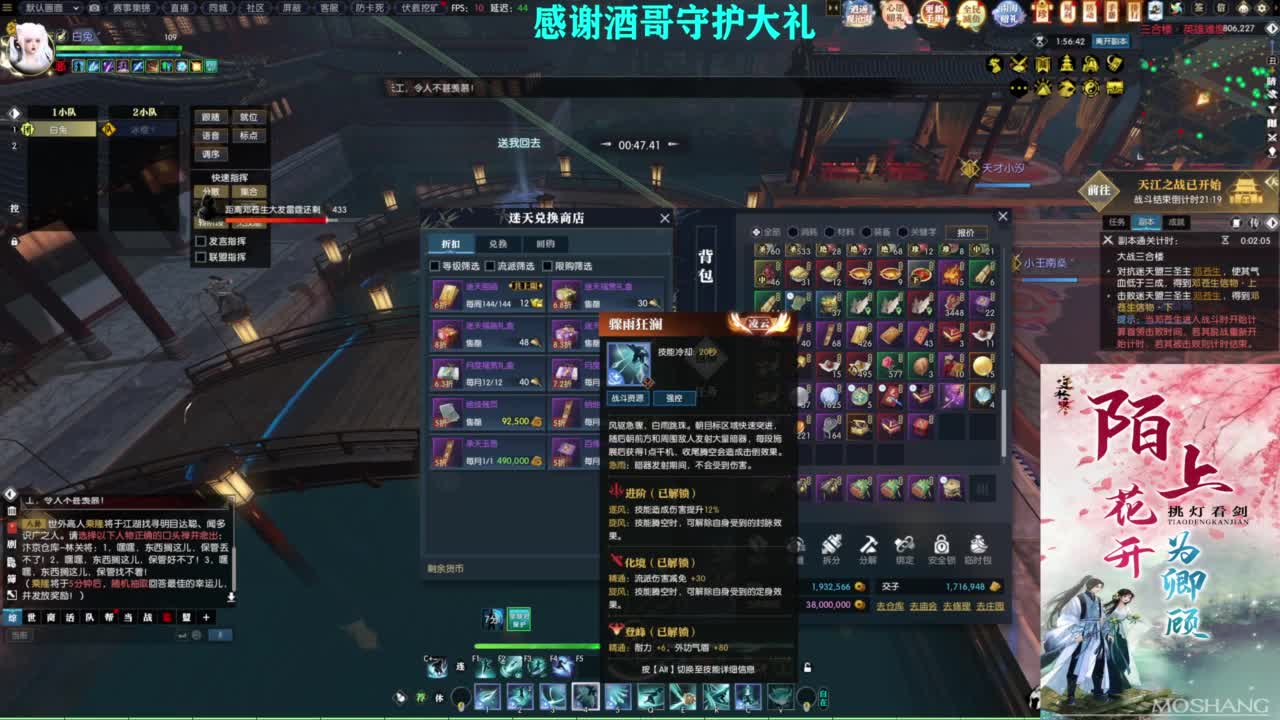This screenshot has width=1280, height=720.
Task: Select the first skill icon on the bottom hotbar
Action: tap(487, 696)
